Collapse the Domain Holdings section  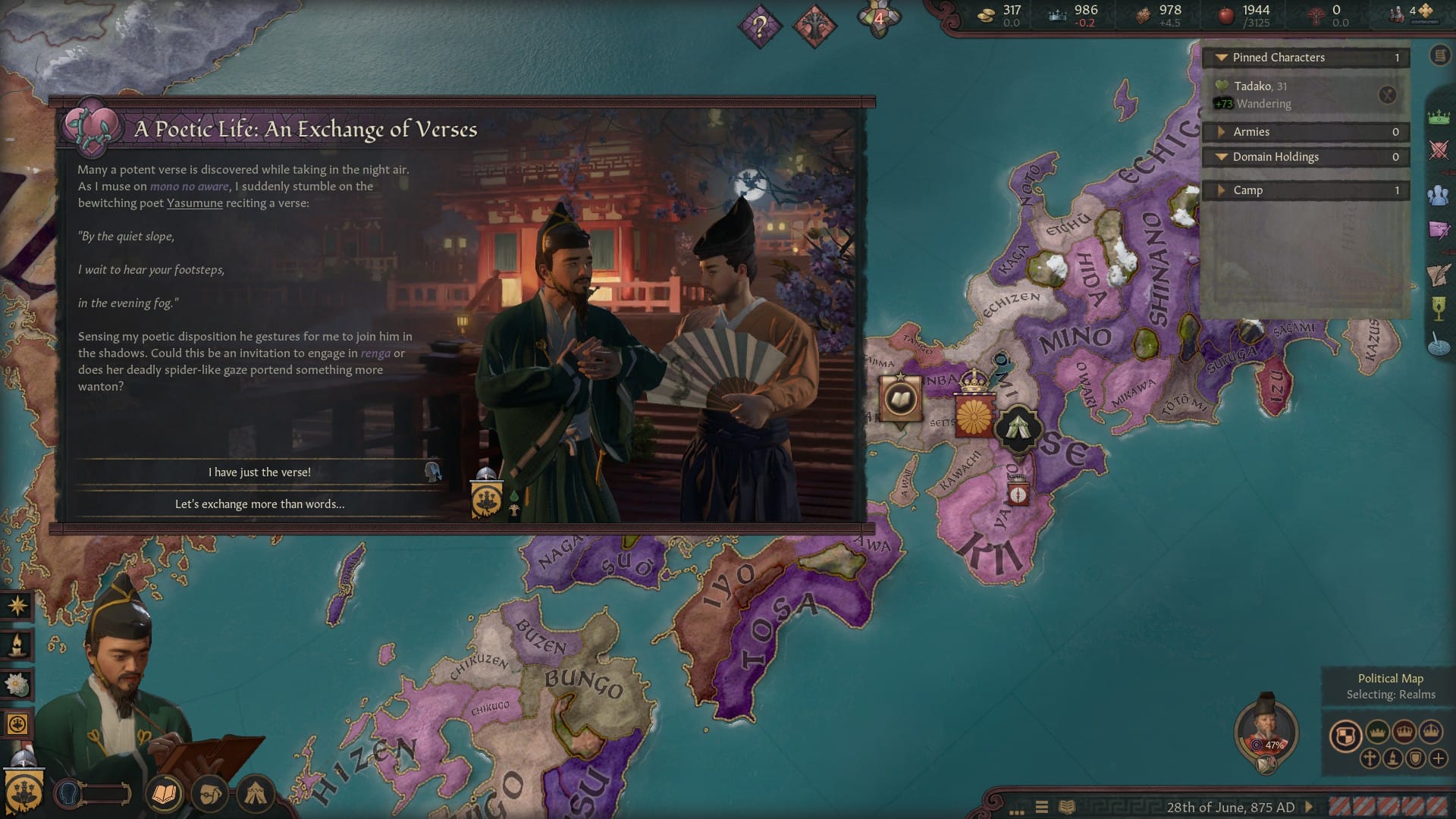[1221, 157]
